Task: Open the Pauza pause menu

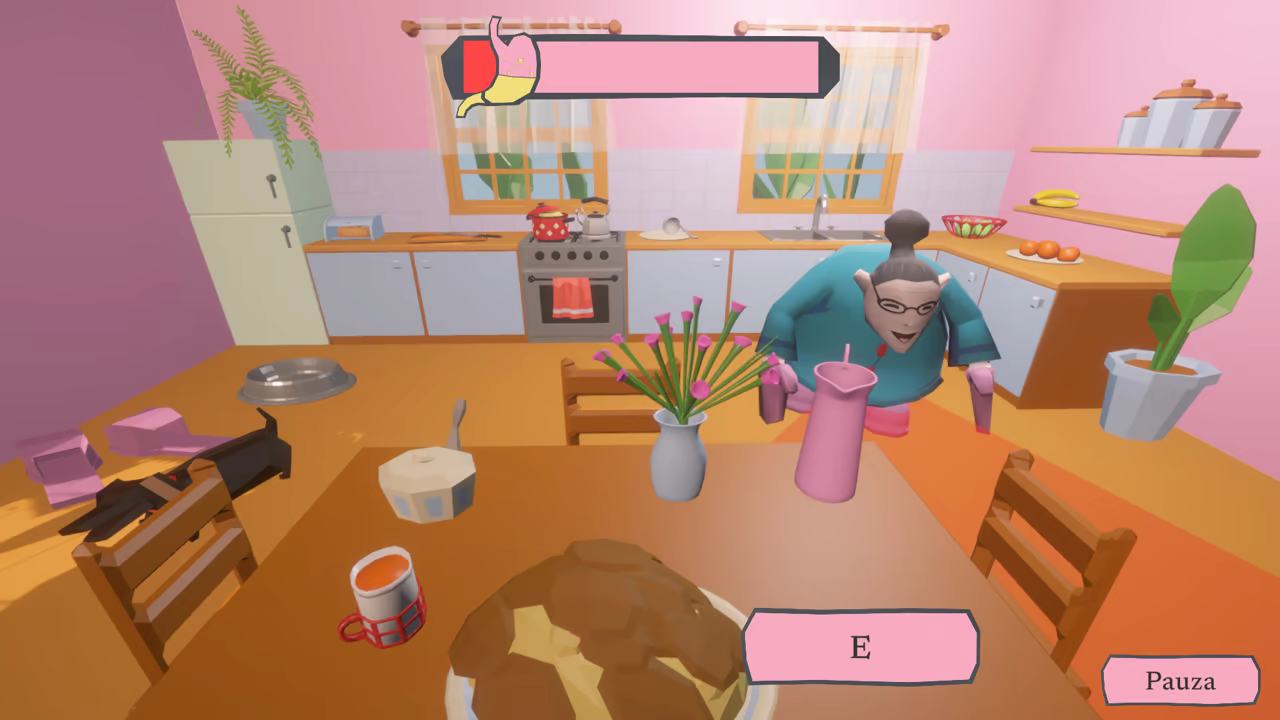Action: click(1180, 681)
